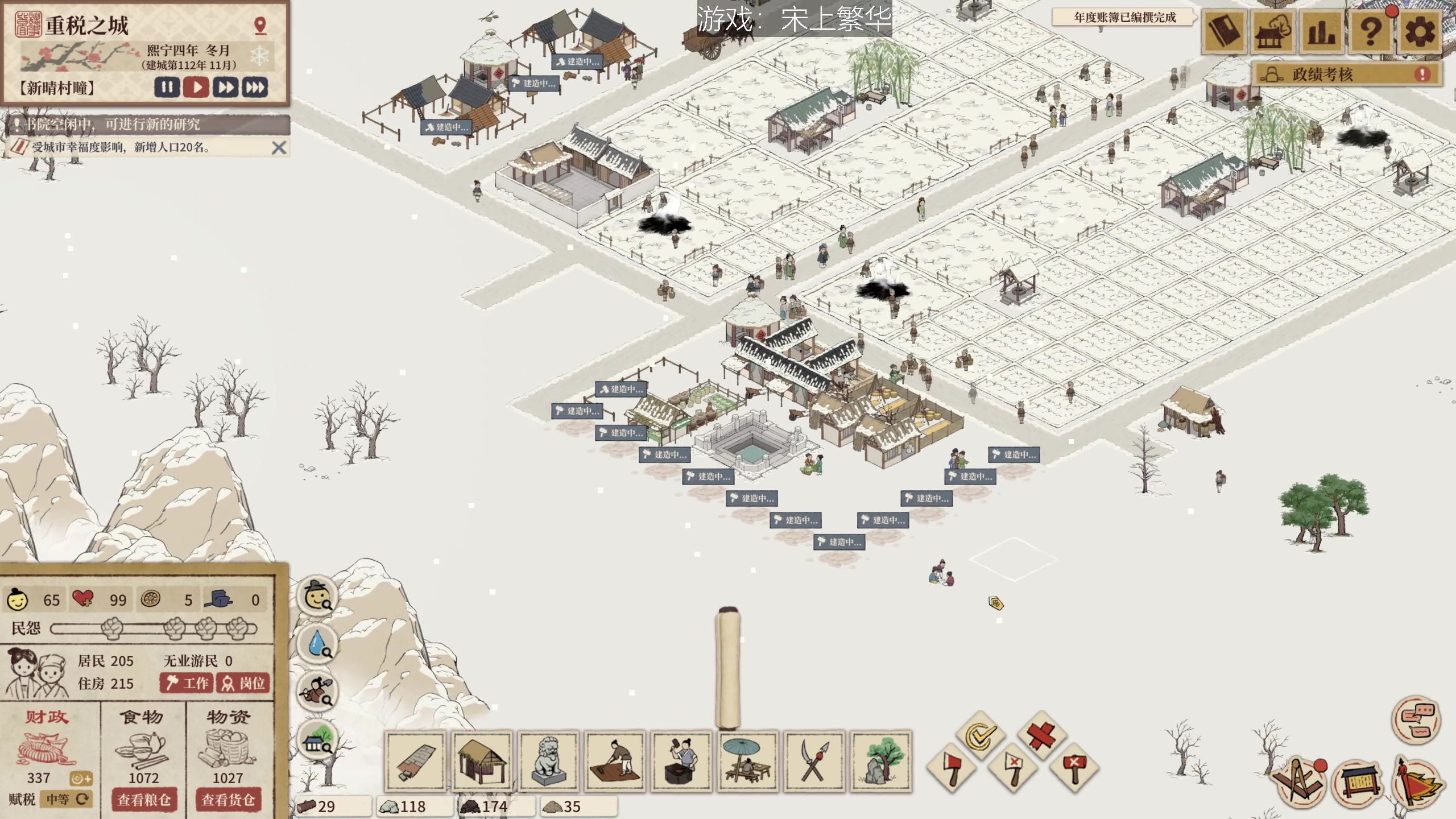The image size is (1456, 819).
Task: Choose the stone lion decoration category
Action: point(548,762)
